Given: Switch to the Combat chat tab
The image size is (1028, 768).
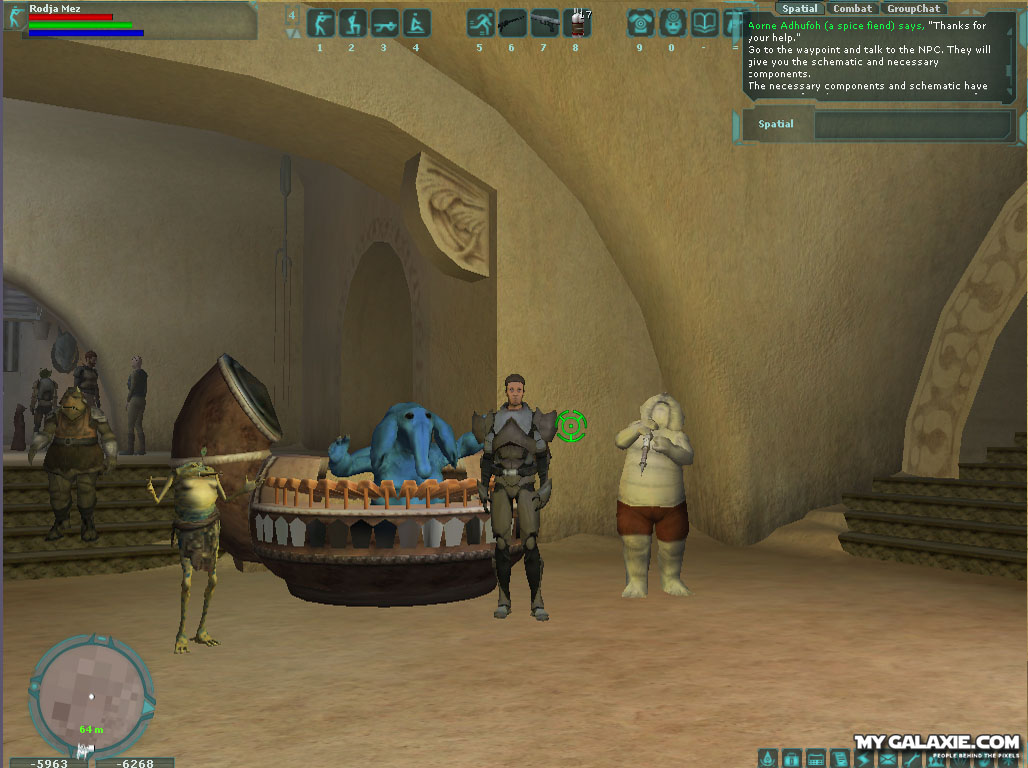Looking at the screenshot, I should pos(852,9).
